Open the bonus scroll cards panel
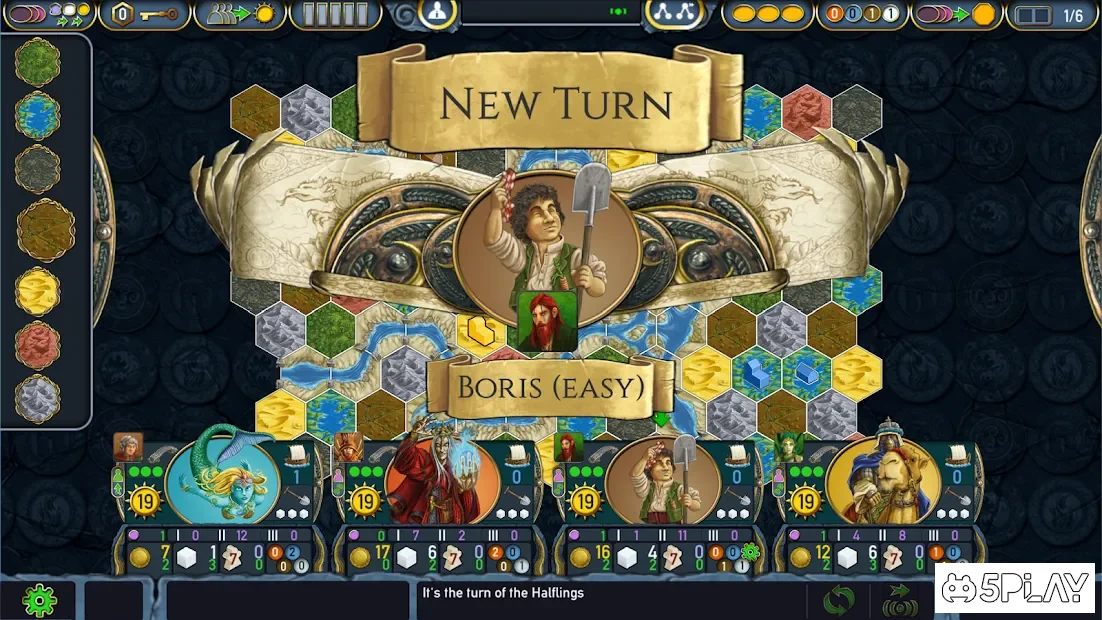Viewport: 1102px width, 620px height. [x=335, y=15]
